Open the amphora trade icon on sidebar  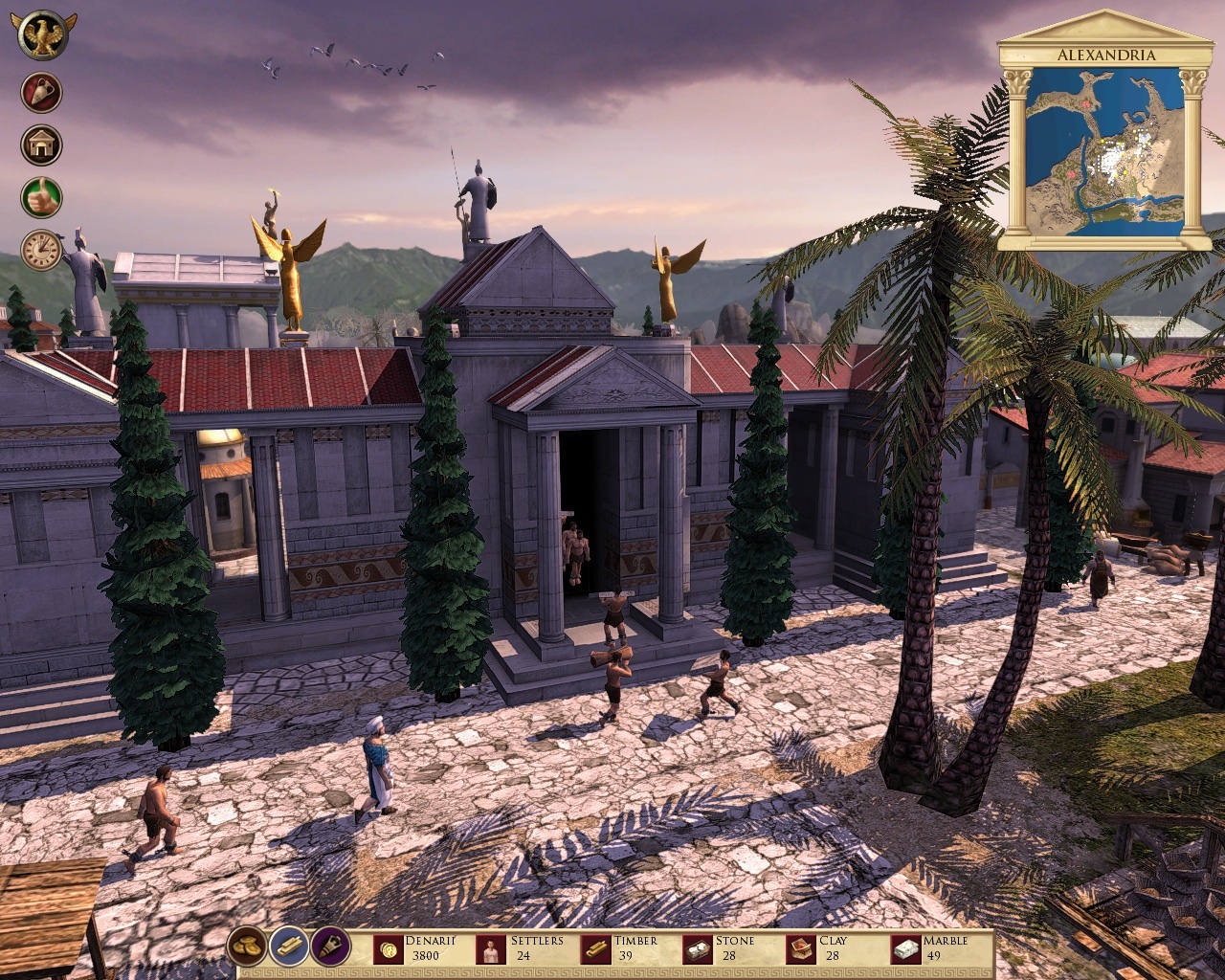pos(40,93)
